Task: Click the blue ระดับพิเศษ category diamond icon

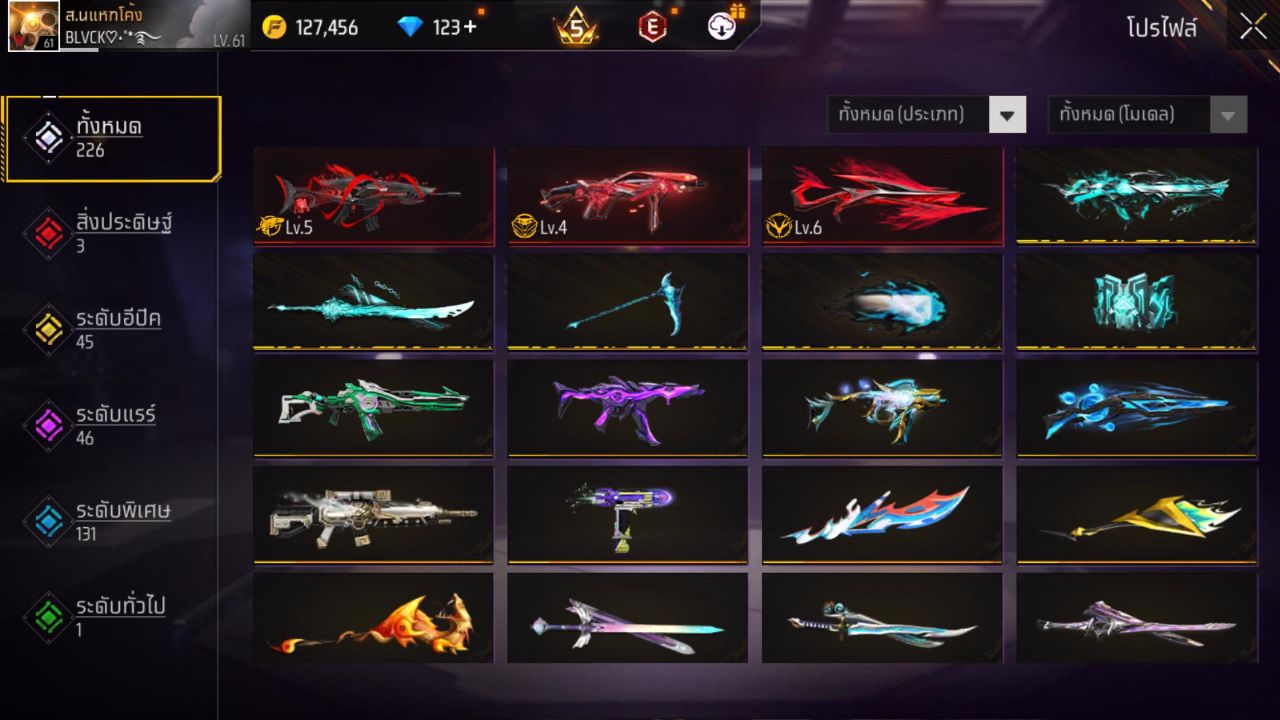Action: click(48, 520)
